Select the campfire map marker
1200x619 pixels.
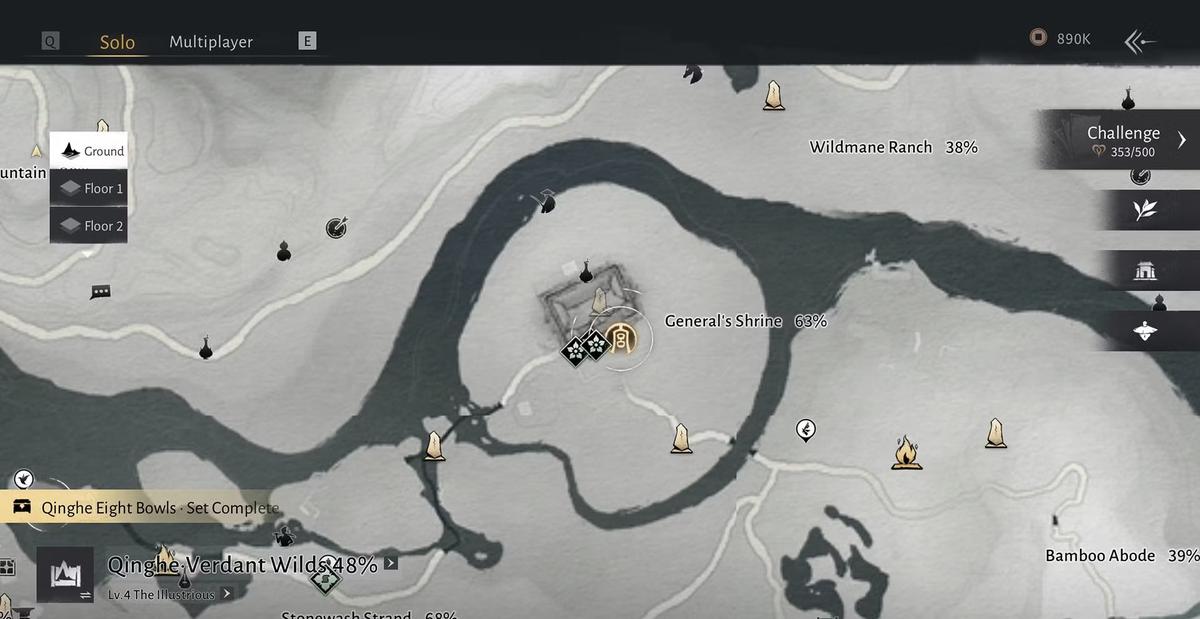(x=906, y=452)
